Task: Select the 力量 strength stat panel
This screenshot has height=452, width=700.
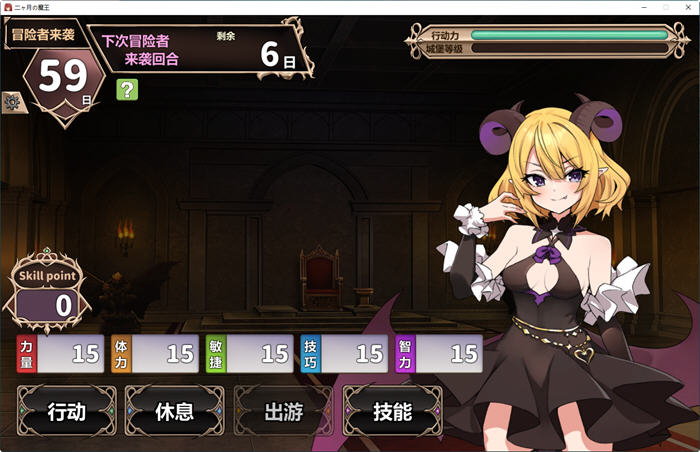Action: (61, 353)
